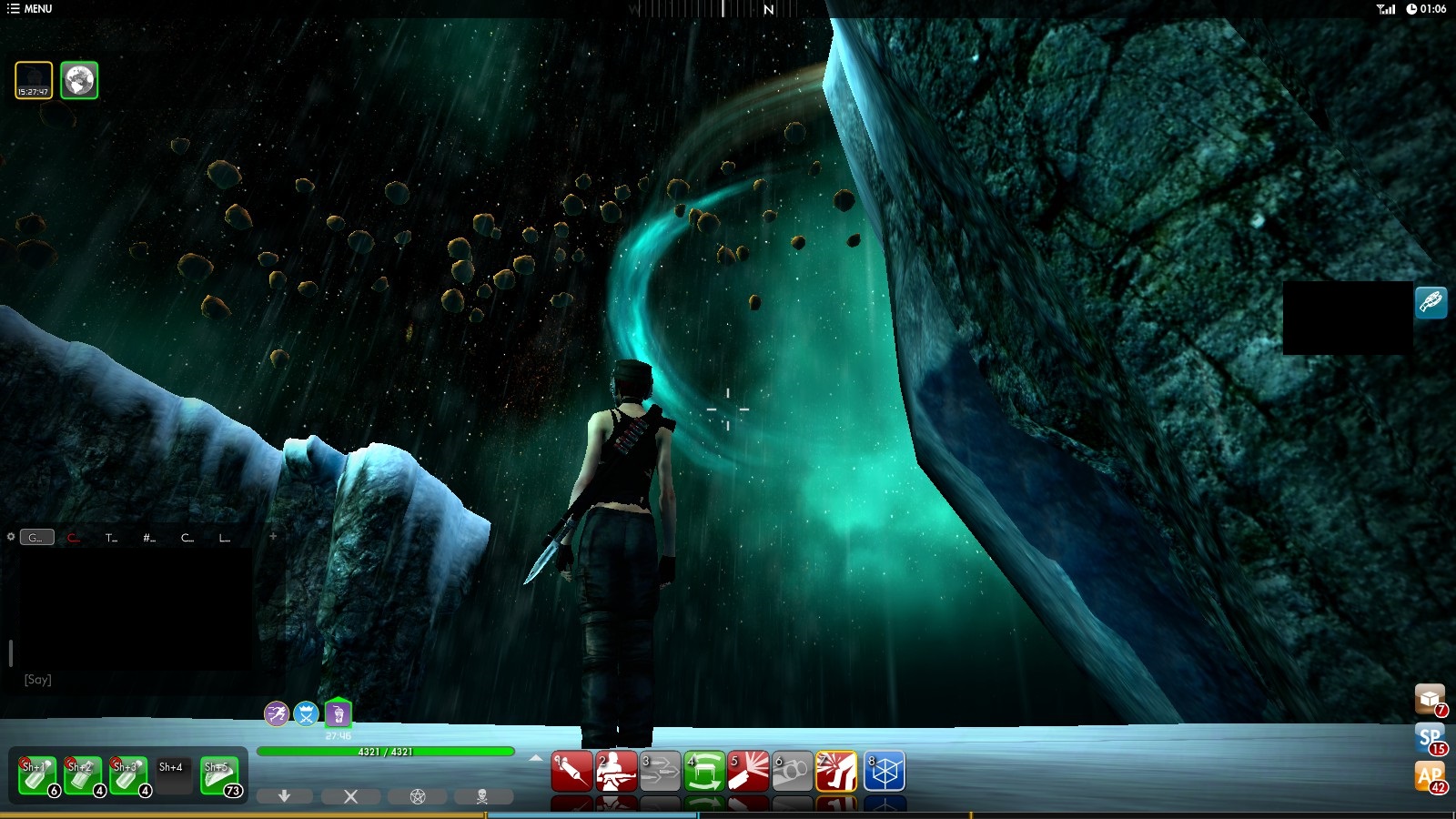Click the skull and crossbones button

[x=482, y=796]
